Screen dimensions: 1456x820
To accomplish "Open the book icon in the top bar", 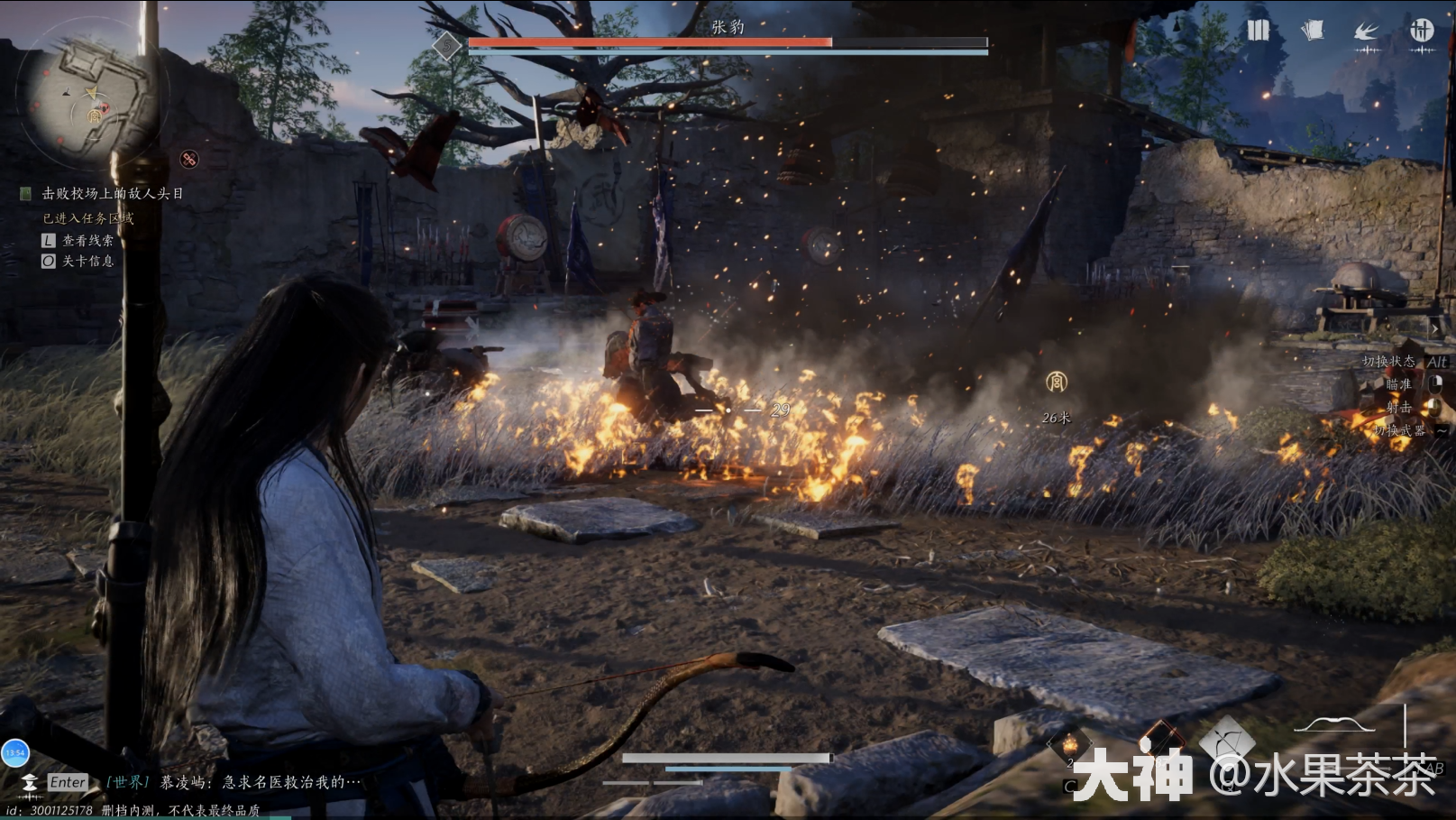I will [x=1258, y=31].
